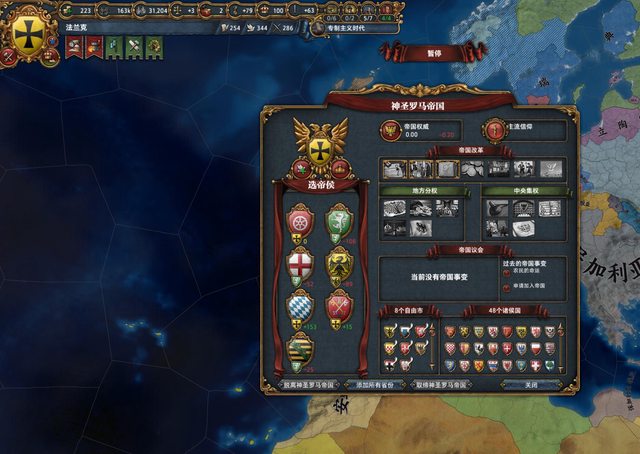Open the 帝国权威 imperial authority icon
Image resolution: width=640 pixels, height=454 pixels.
pyautogui.click(x=390, y=130)
